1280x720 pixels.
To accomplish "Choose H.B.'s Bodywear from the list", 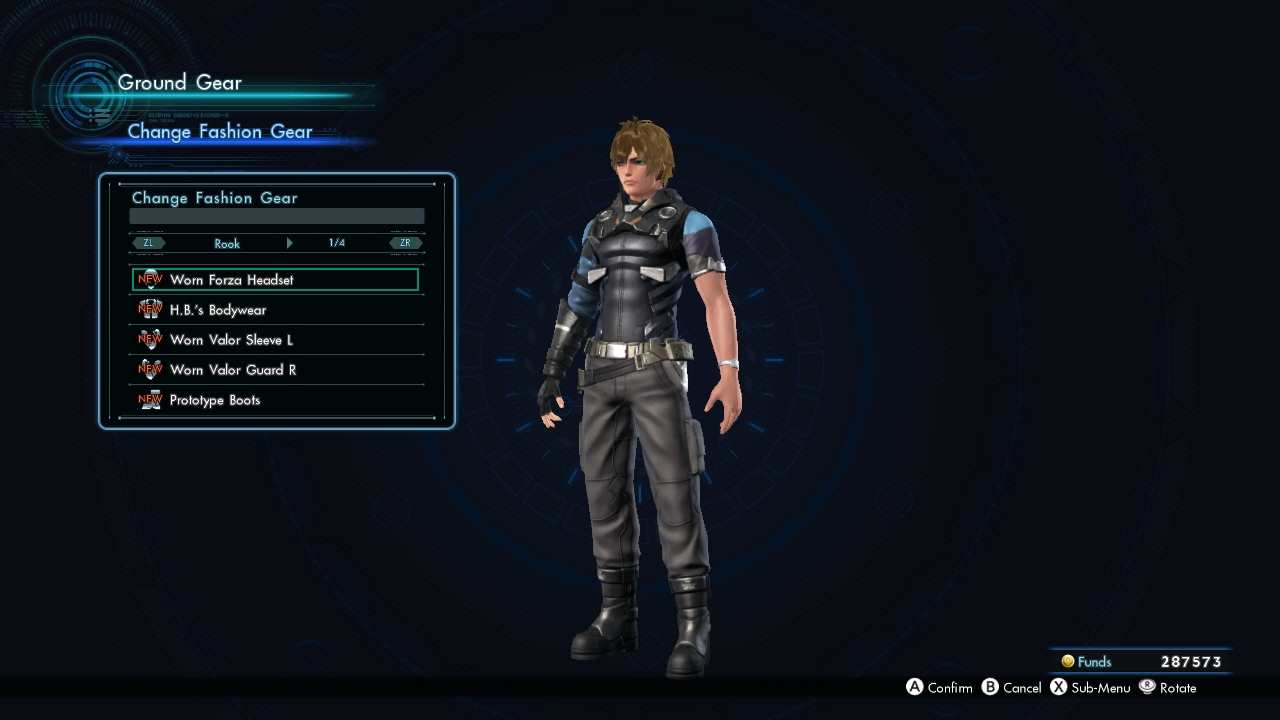I will click(x=275, y=310).
